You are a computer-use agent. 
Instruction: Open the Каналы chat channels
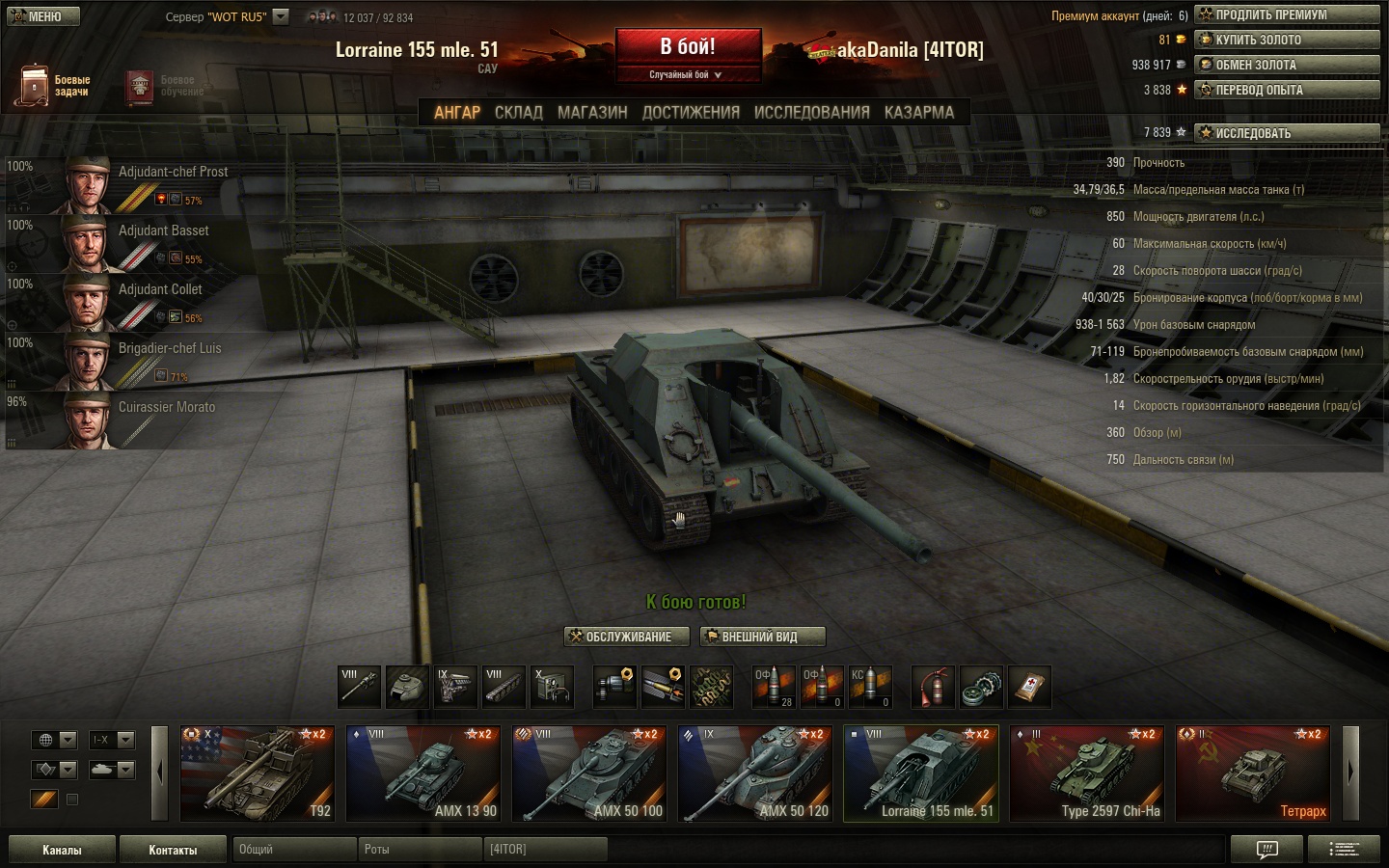point(62,850)
